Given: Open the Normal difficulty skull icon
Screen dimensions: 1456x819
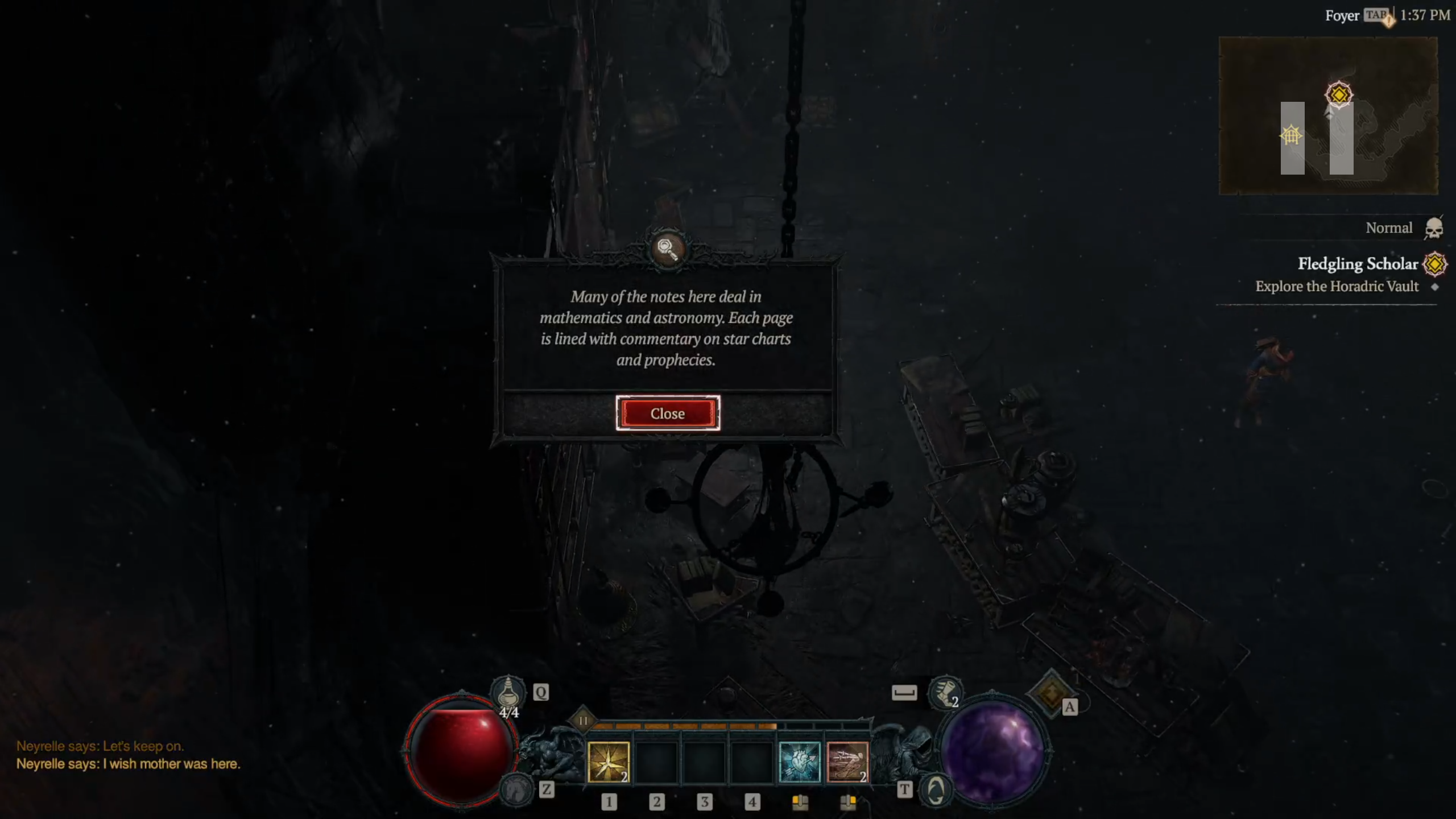Looking at the screenshot, I should point(1433,229).
